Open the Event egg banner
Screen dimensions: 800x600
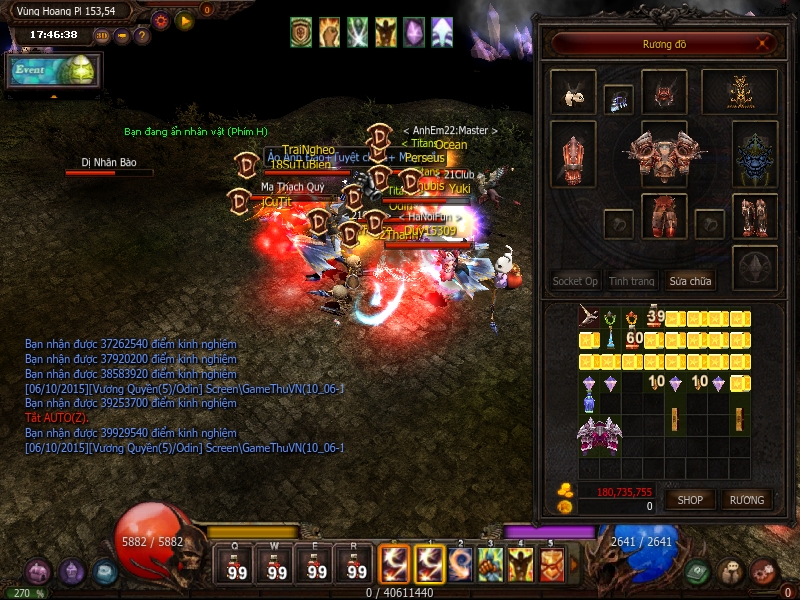tap(52, 72)
